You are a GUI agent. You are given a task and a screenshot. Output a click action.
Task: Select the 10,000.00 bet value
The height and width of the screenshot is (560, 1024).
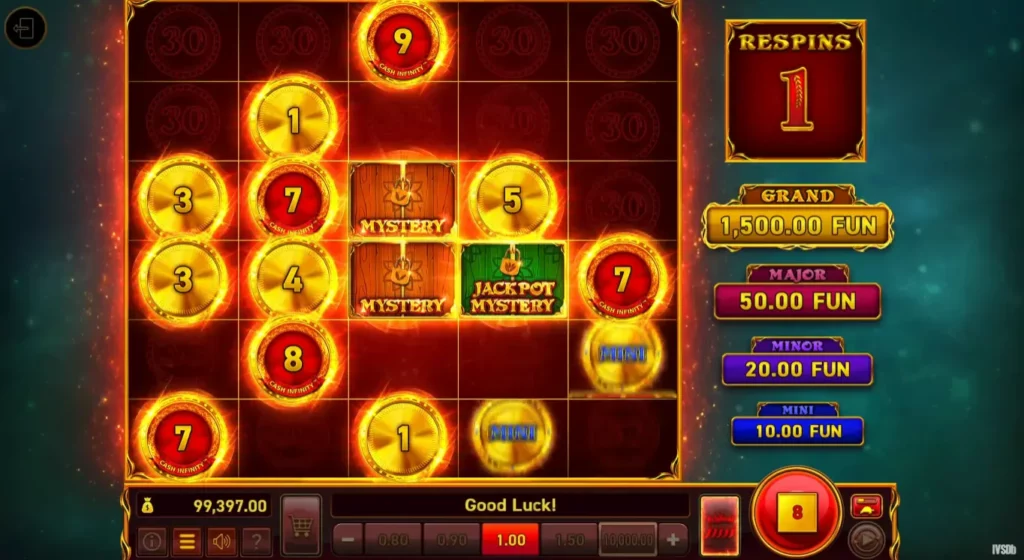pyautogui.click(x=627, y=538)
